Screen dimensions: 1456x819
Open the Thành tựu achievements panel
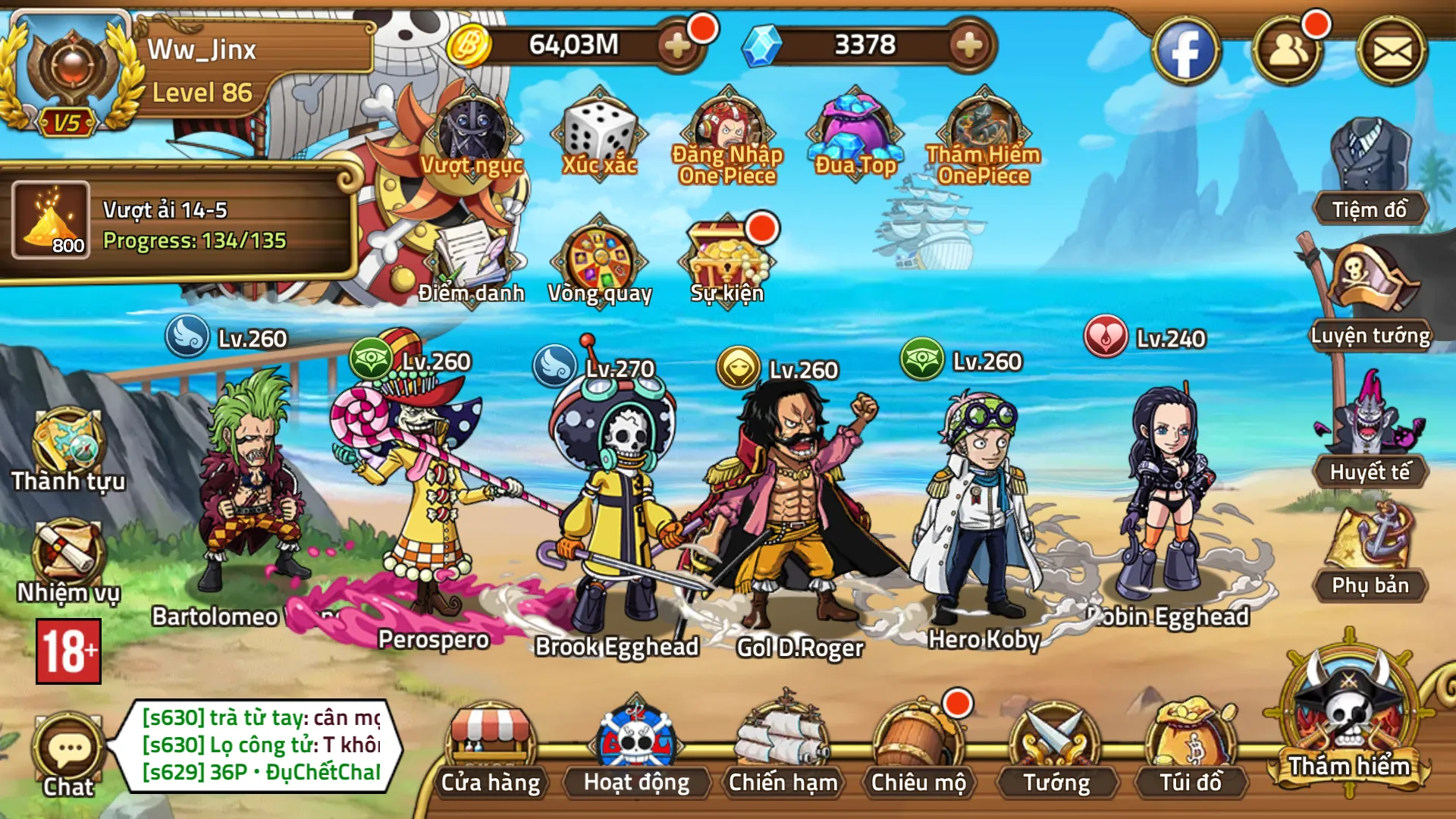click(68, 440)
